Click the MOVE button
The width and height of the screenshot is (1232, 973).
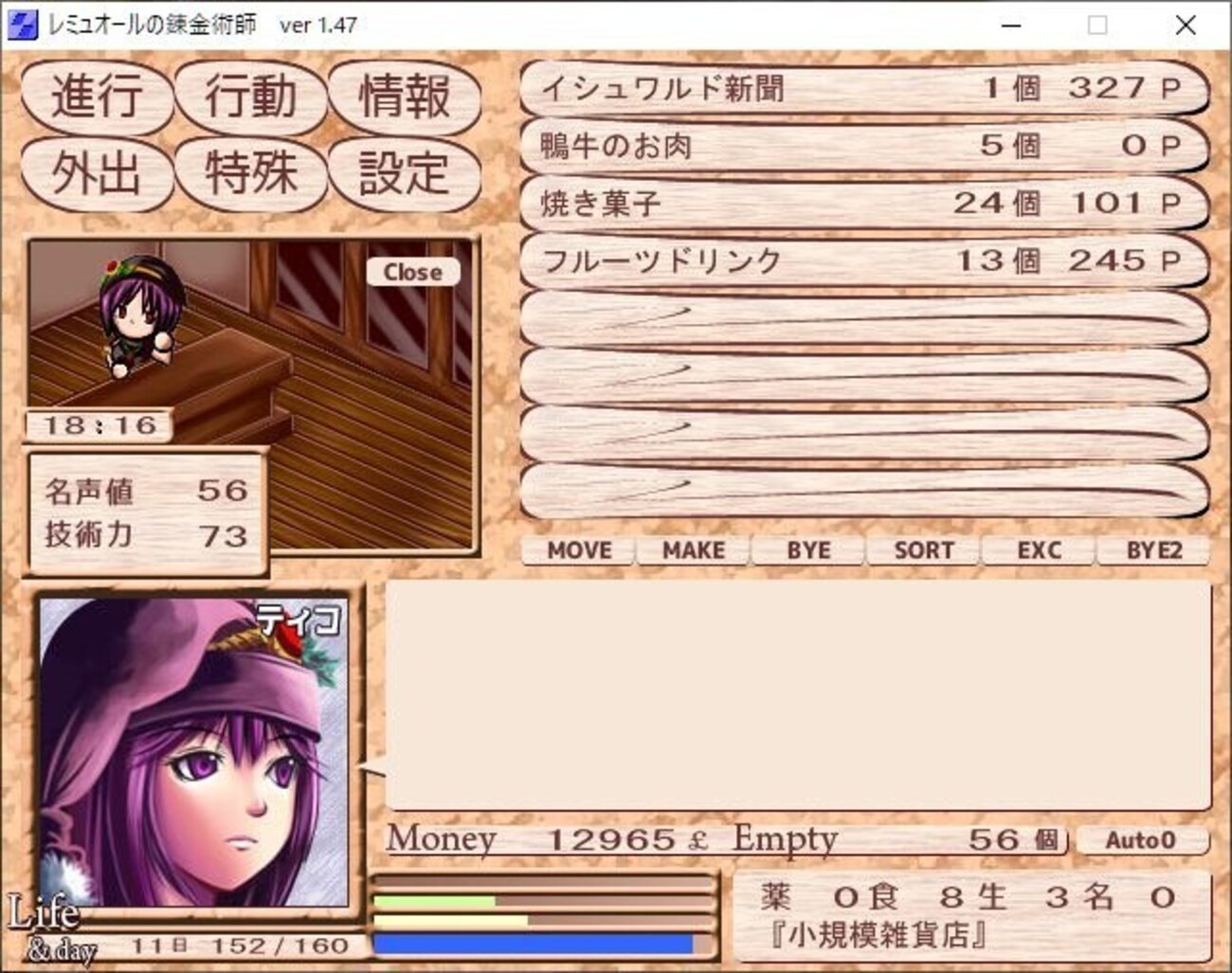click(x=579, y=550)
